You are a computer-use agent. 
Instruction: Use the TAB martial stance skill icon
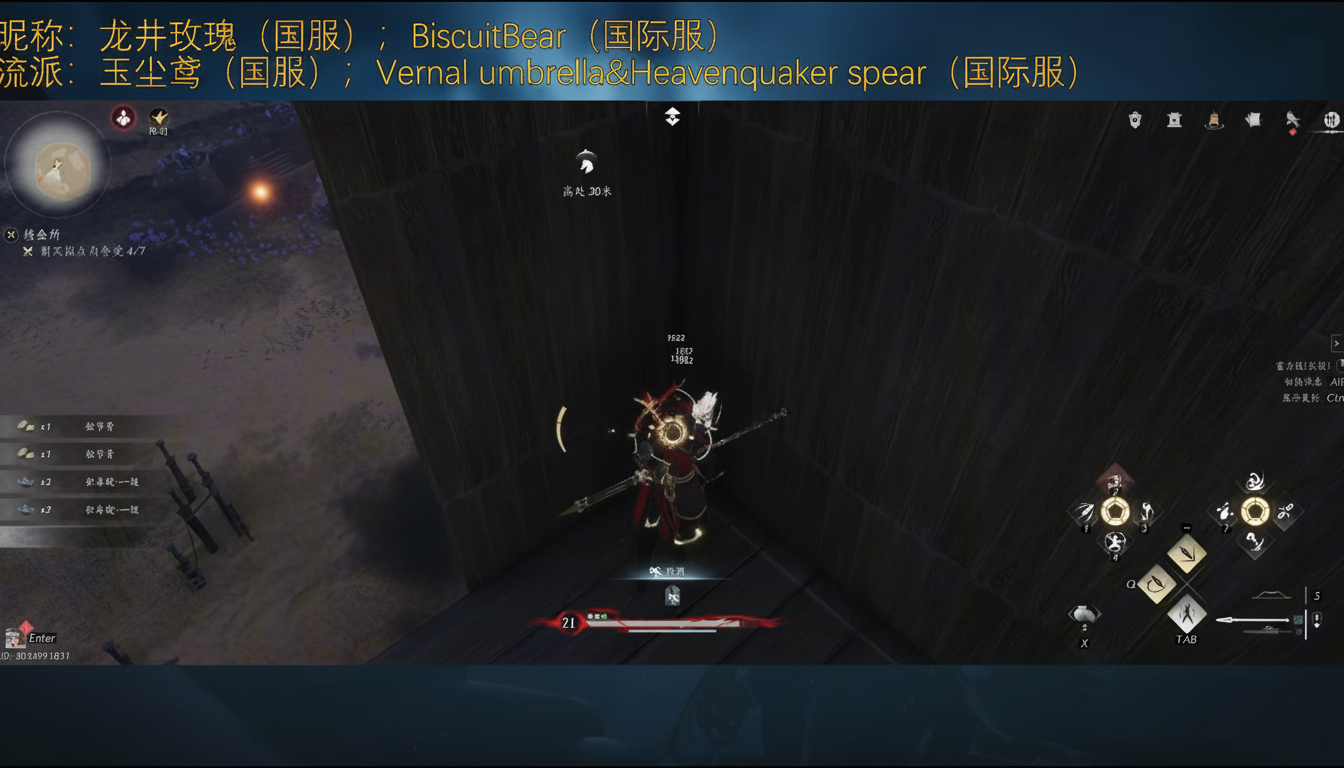(1186, 613)
